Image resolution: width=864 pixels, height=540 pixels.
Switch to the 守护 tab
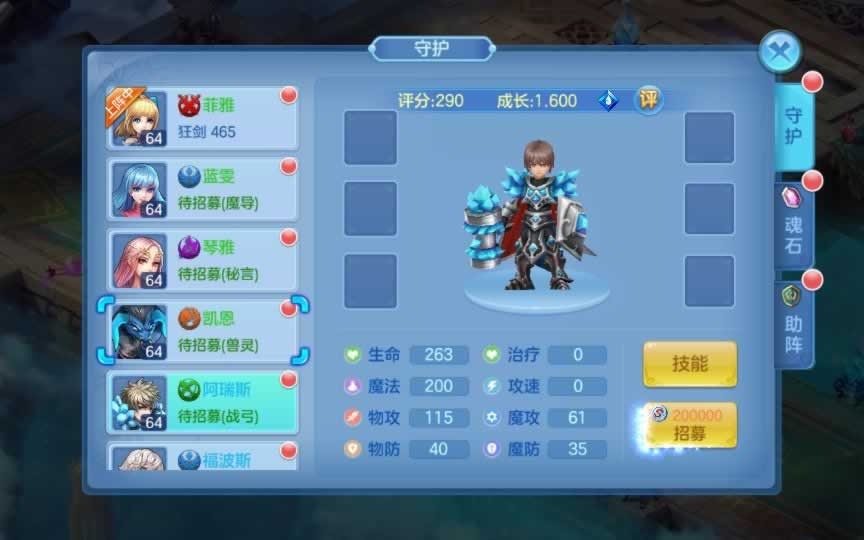pyautogui.click(x=794, y=126)
